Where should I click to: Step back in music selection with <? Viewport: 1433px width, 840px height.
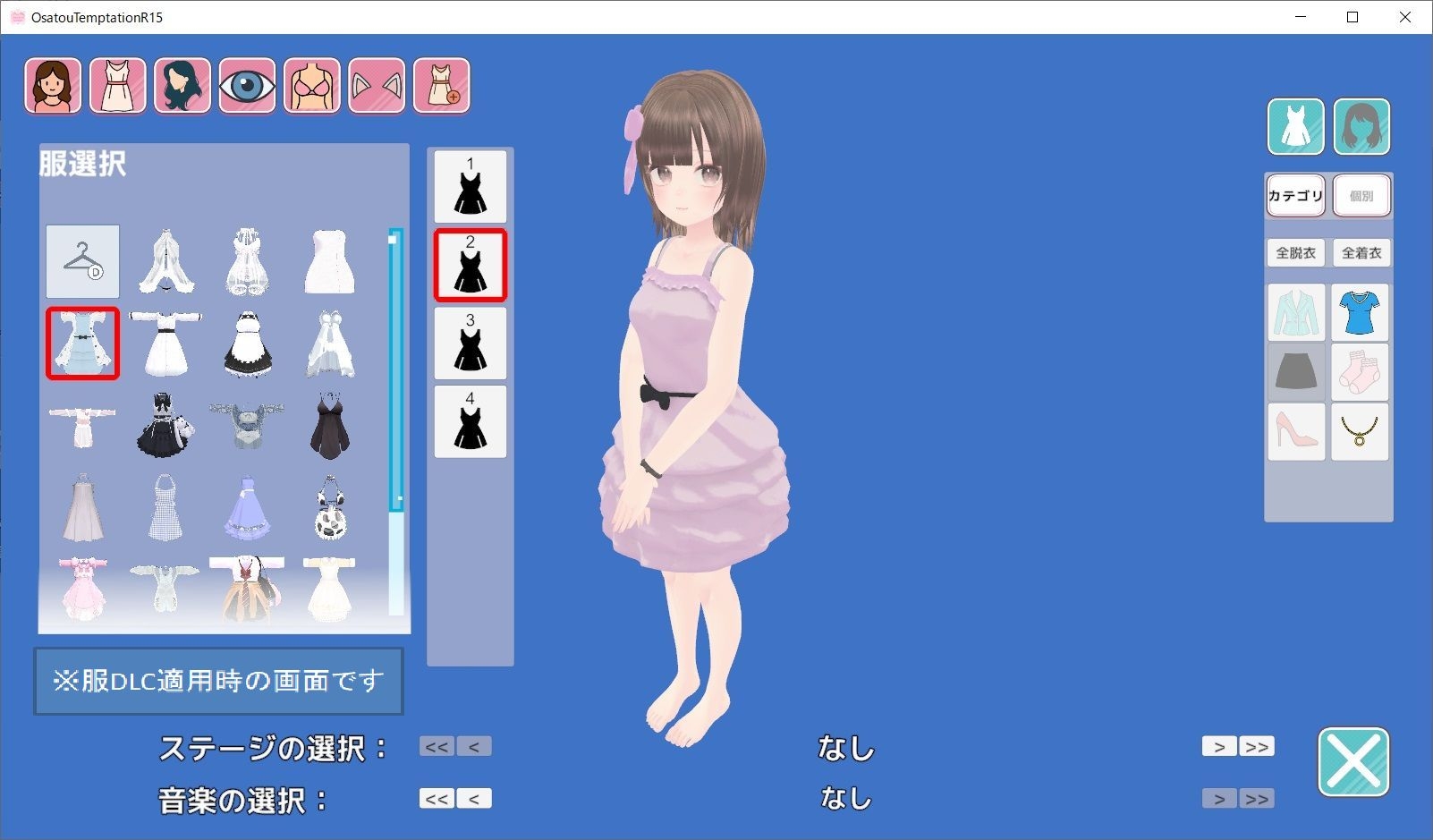[x=476, y=797]
